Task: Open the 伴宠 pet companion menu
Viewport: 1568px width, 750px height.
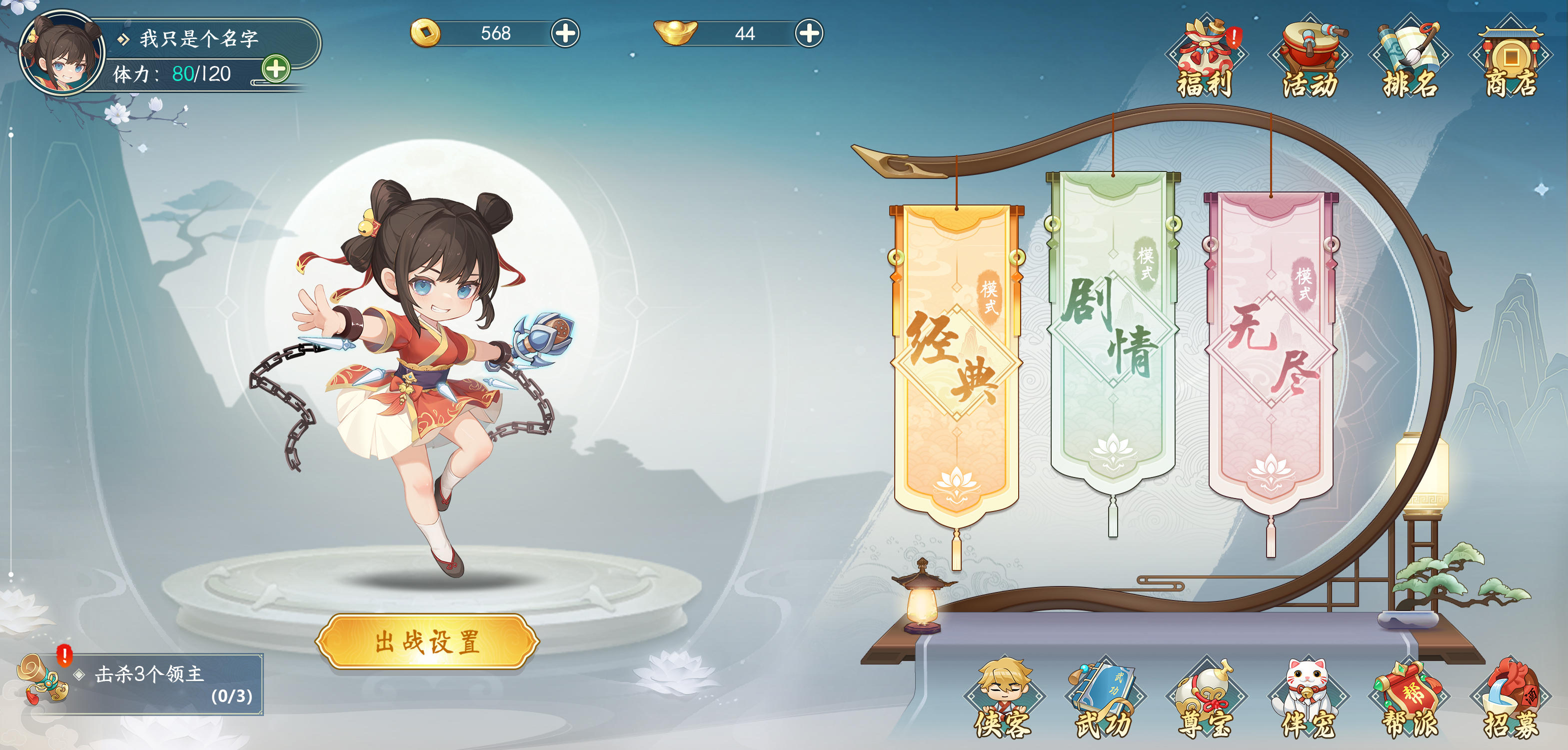Action: pos(1308,699)
